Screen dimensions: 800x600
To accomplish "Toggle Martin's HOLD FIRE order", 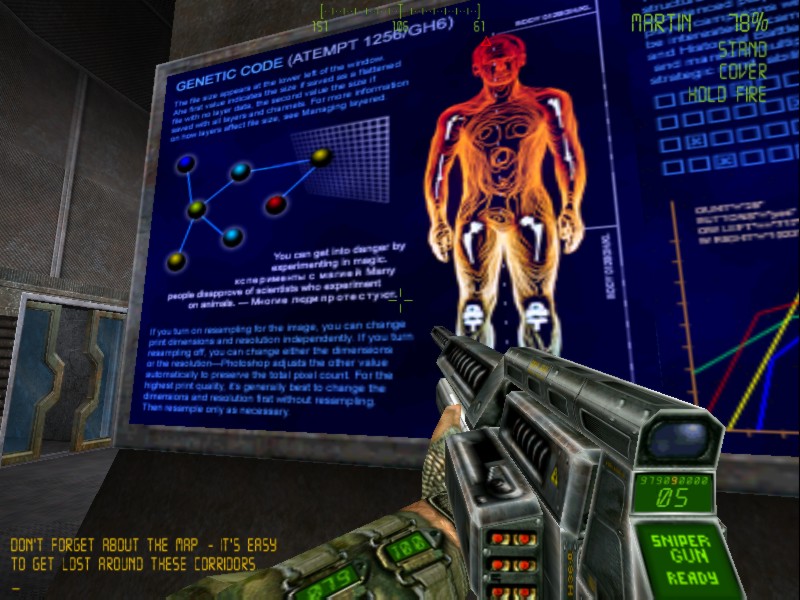I will 727,95.
